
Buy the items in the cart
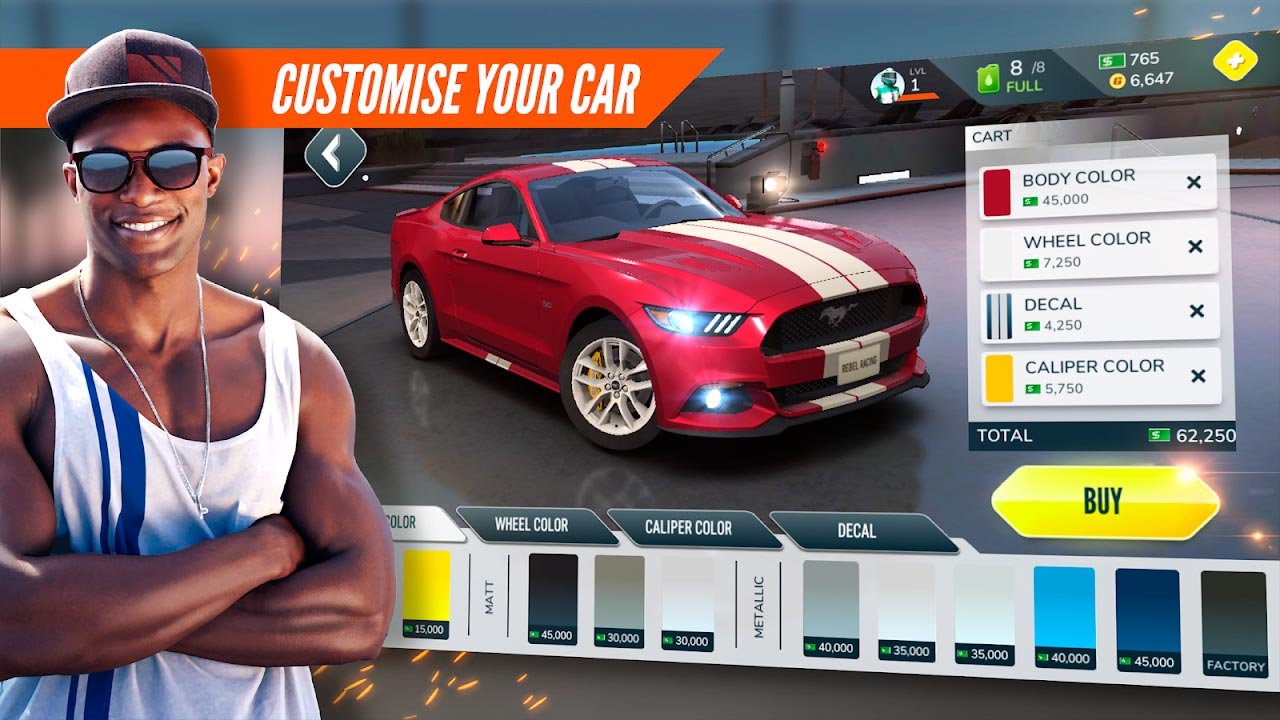[1104, 501]
